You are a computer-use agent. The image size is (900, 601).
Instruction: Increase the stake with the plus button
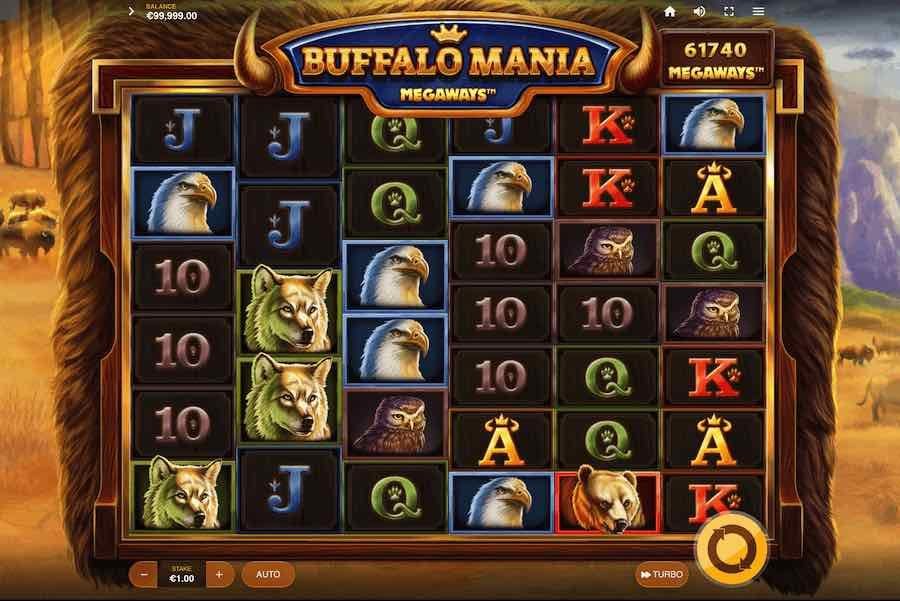(x=219, y=574)
